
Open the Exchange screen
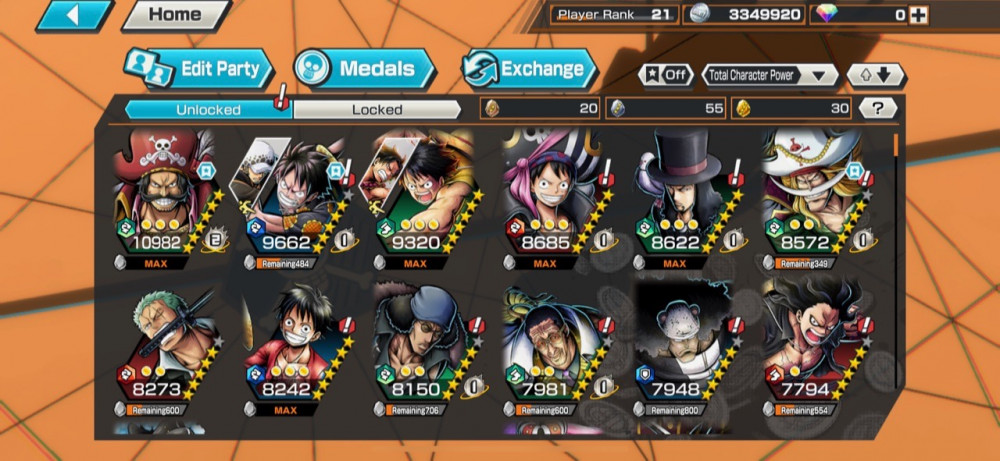pos(529,69)
